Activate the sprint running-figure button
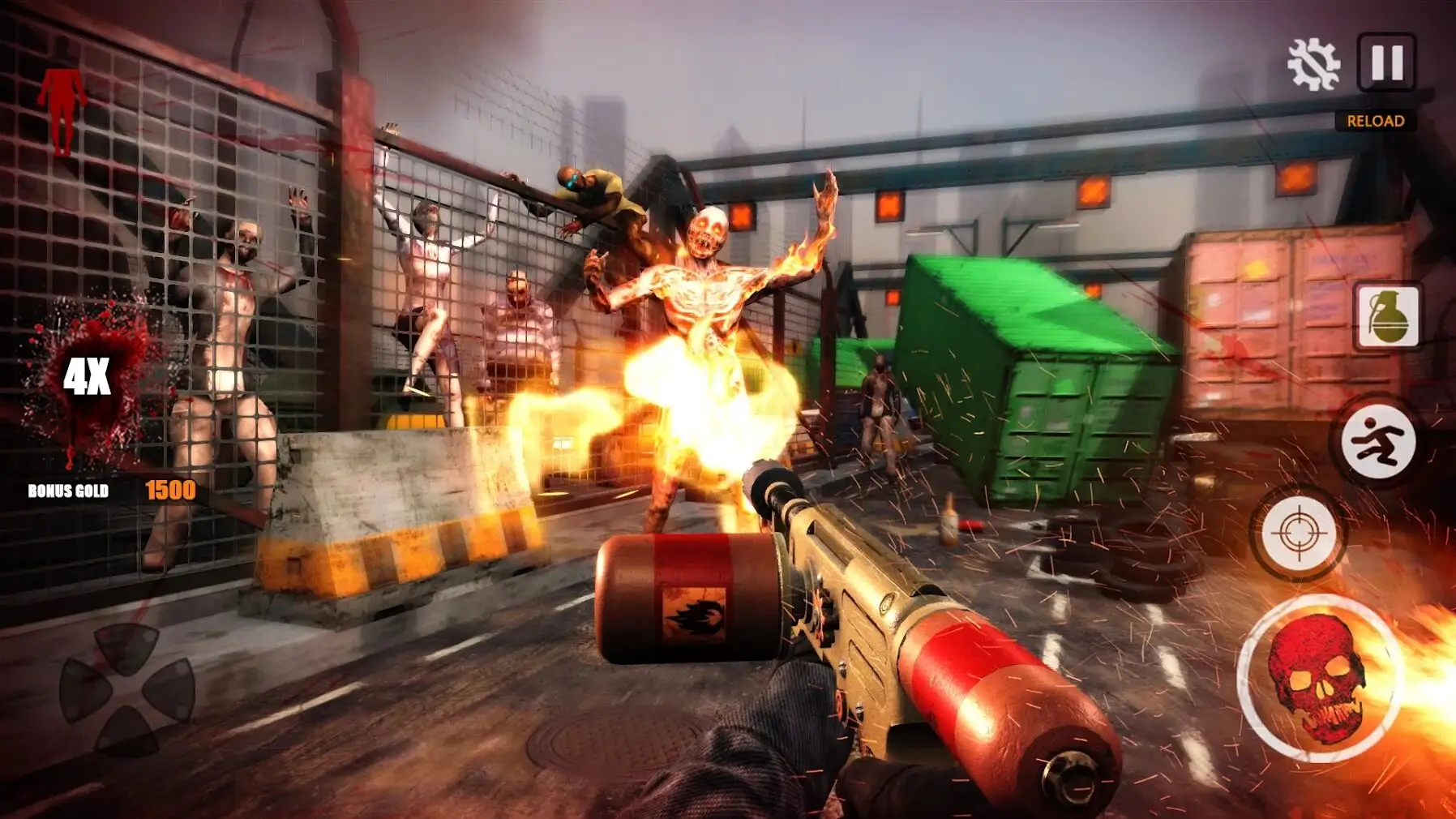The image size is (1456, 819). coord(1378,443)
